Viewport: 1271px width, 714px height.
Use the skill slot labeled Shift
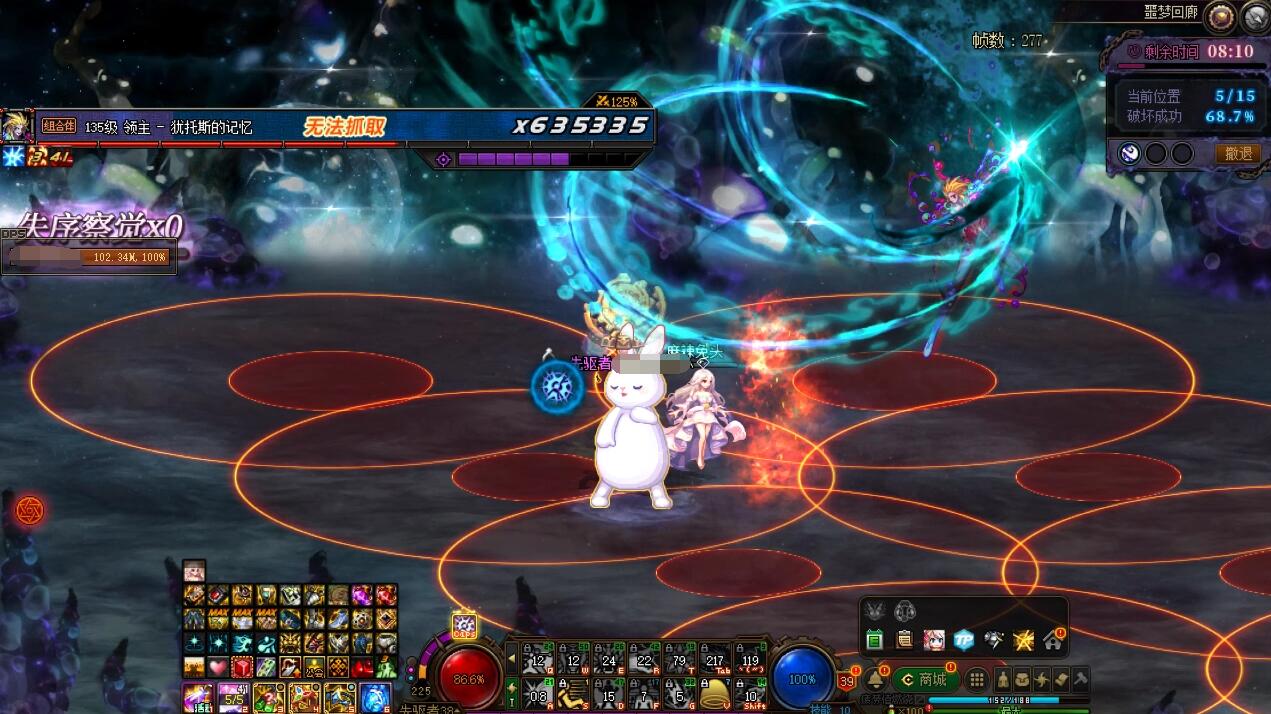click(x=751, y=693)
